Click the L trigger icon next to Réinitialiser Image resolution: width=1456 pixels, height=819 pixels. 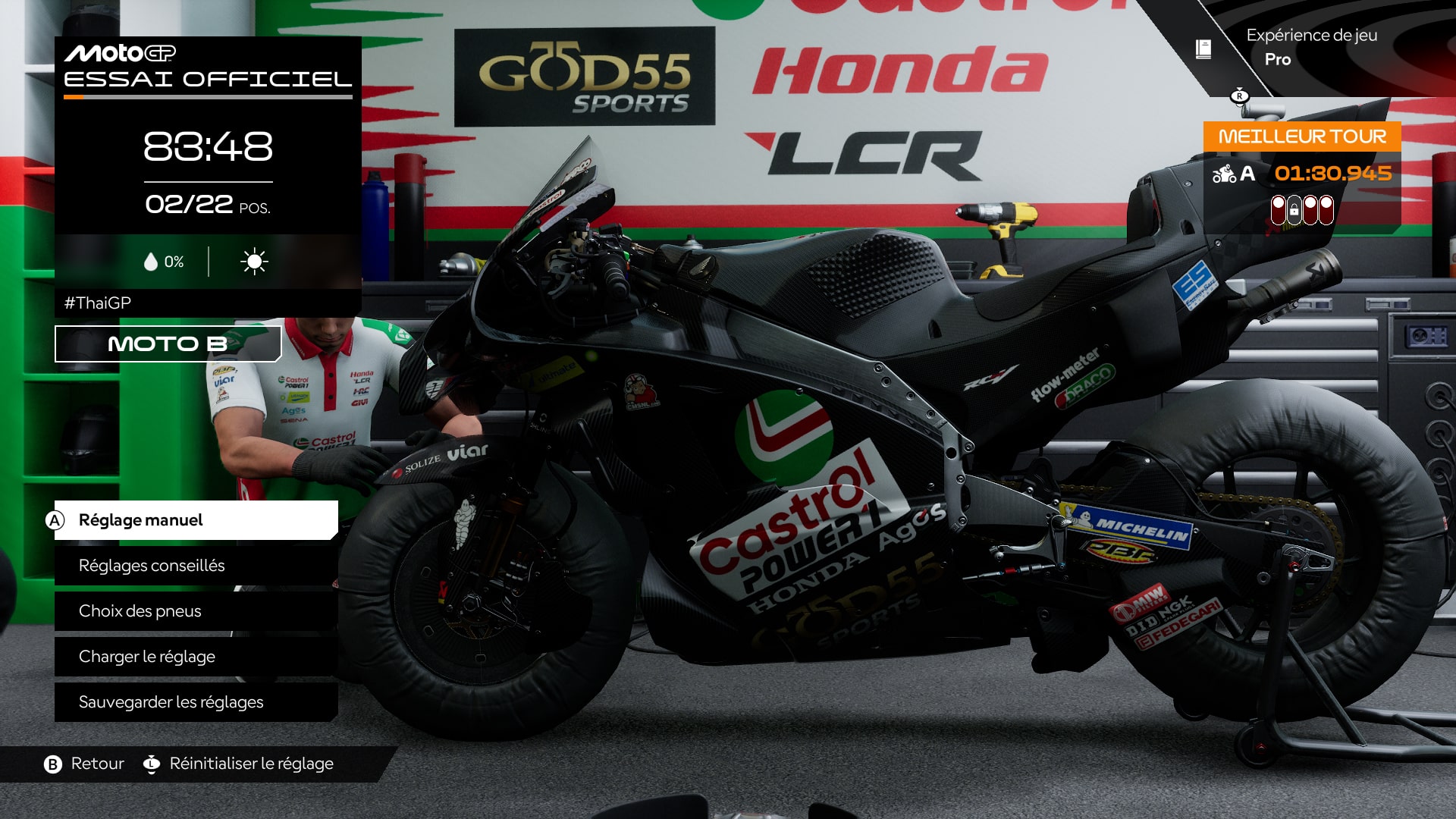point(152,764)
